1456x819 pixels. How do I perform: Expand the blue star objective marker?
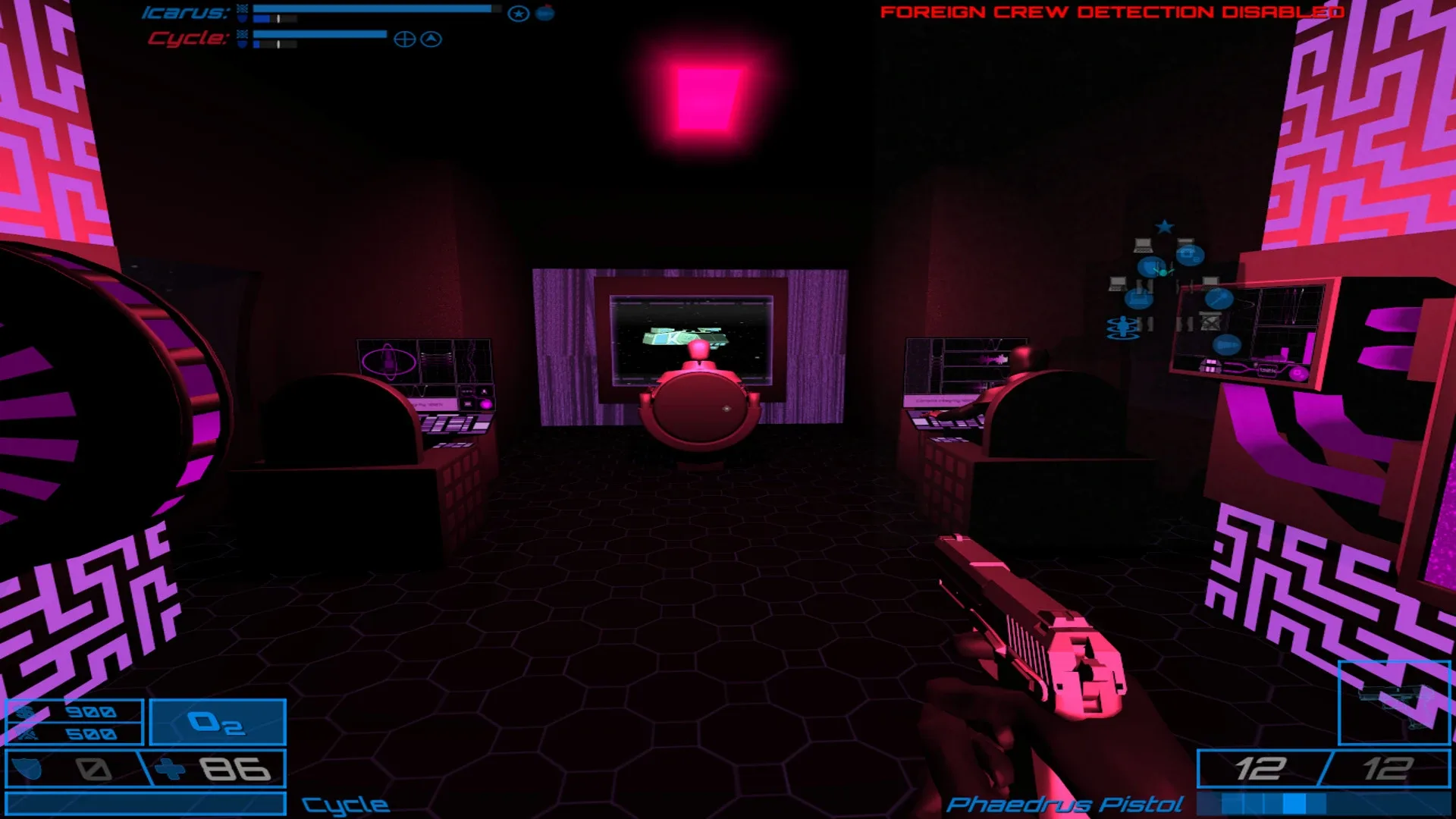tap(1165, 226)
